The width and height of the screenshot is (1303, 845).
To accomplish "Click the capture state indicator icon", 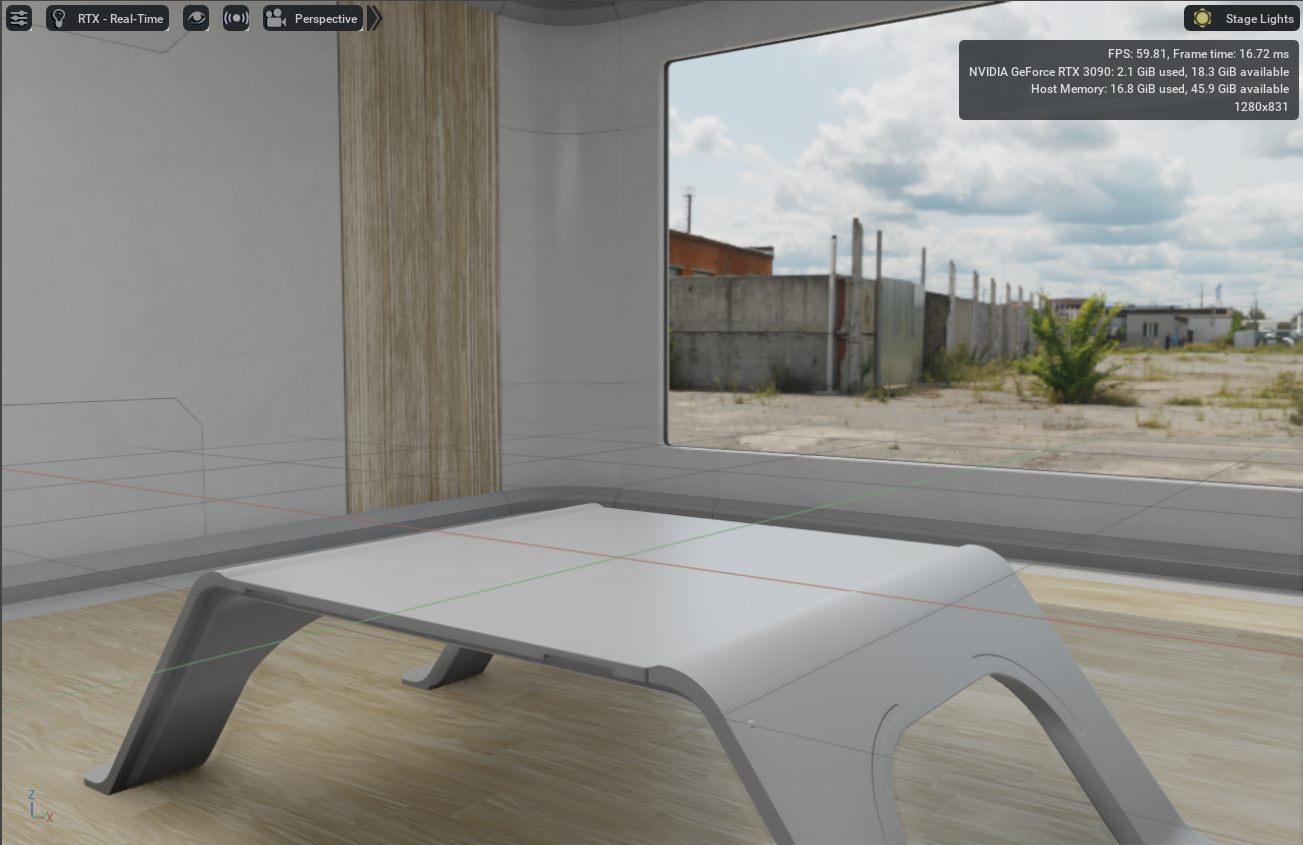I will (x=235, y=18).
